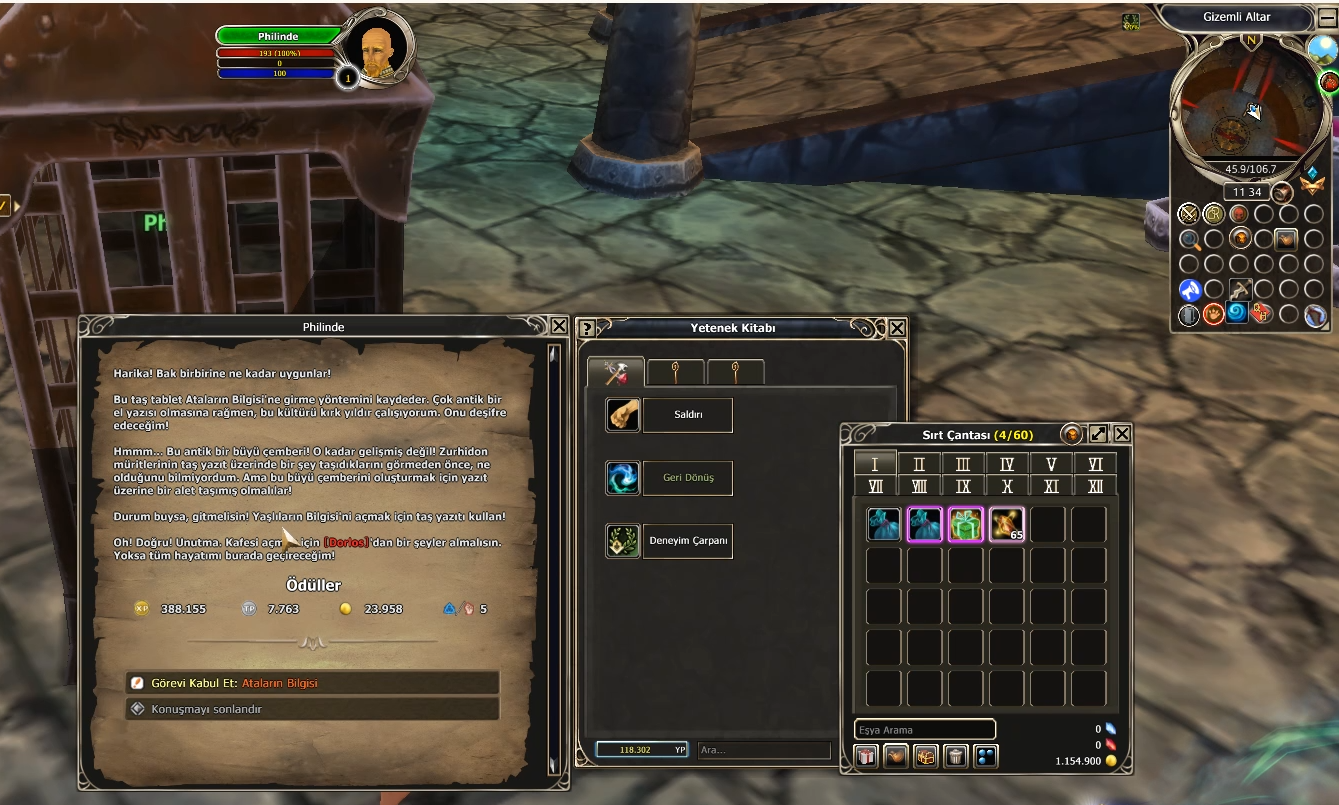Click the Ara skill search field
Viewport: 1339px width, 805px height.
click(764, 749)
